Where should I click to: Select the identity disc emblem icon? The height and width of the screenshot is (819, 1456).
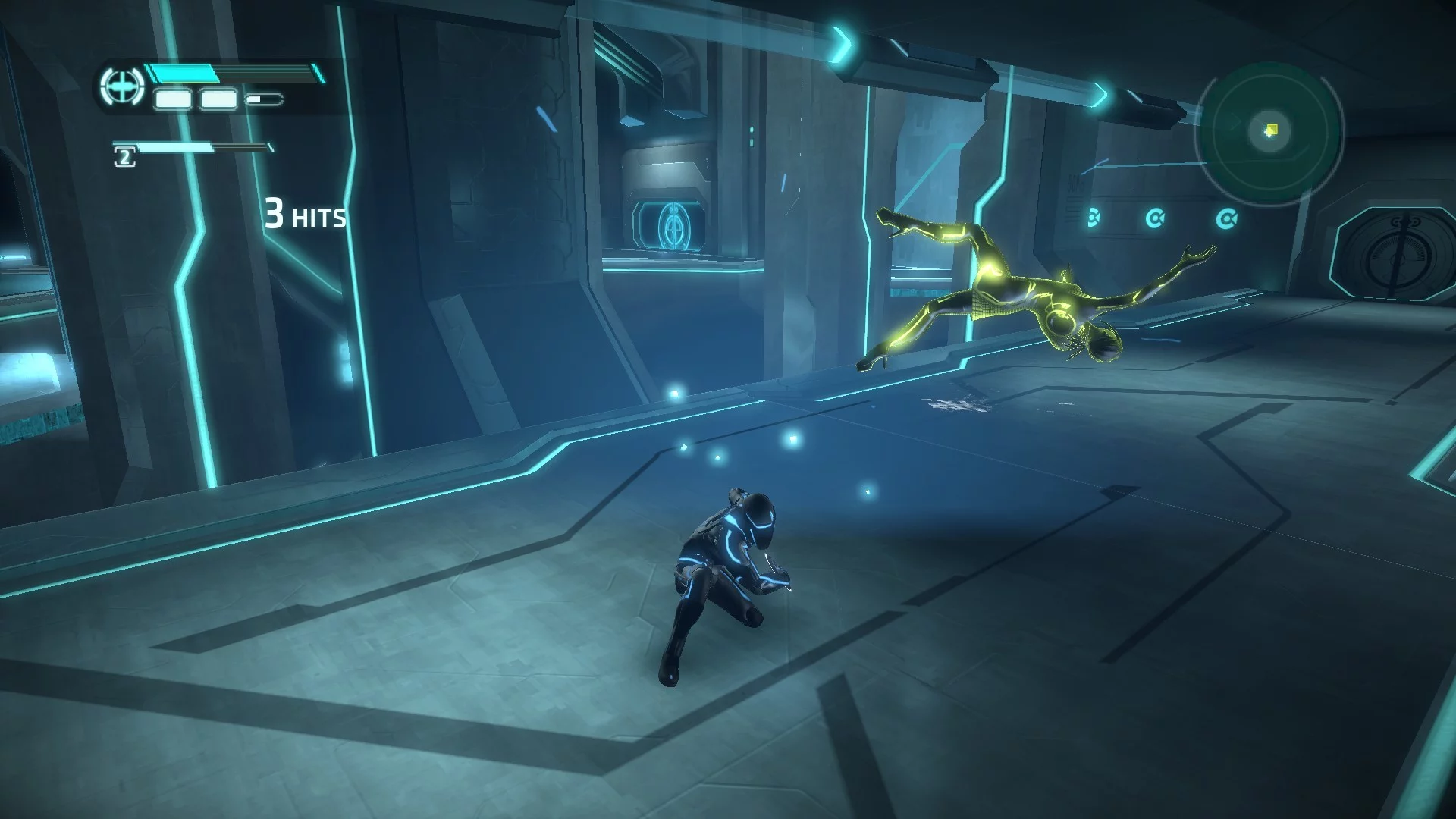121,89
